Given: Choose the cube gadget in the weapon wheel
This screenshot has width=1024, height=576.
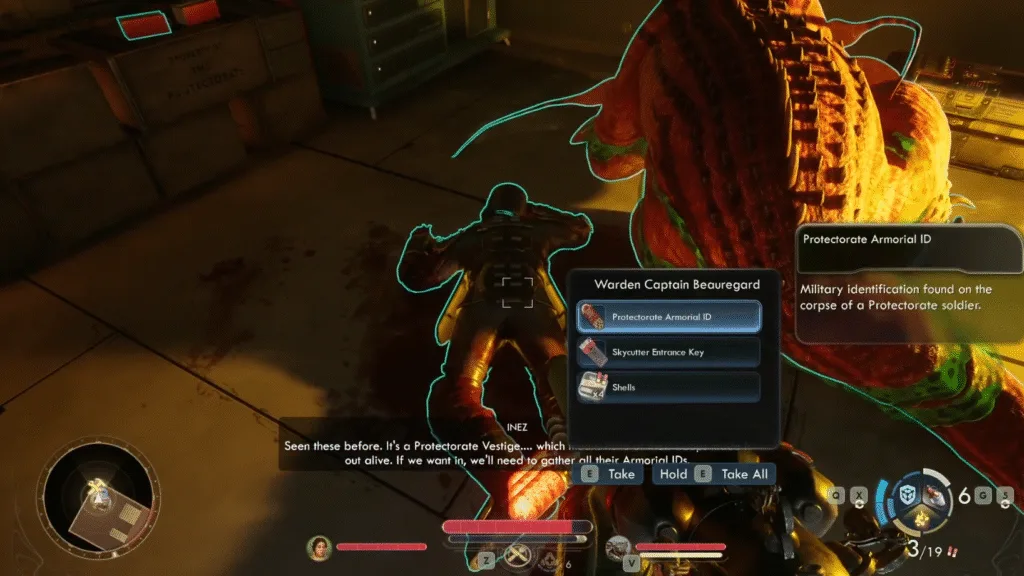Looking at the screenshot, I should pos(904,496).
